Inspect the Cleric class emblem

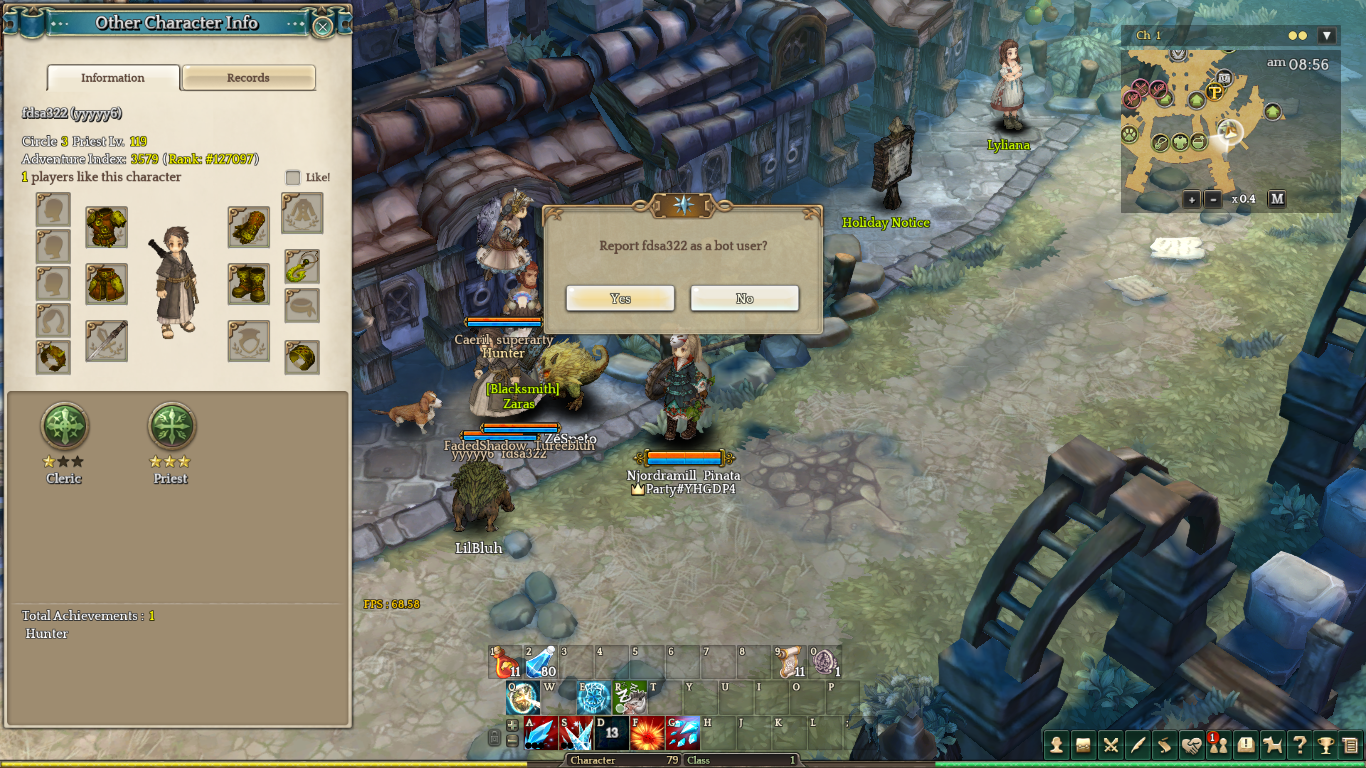click(x=64, y=427)
